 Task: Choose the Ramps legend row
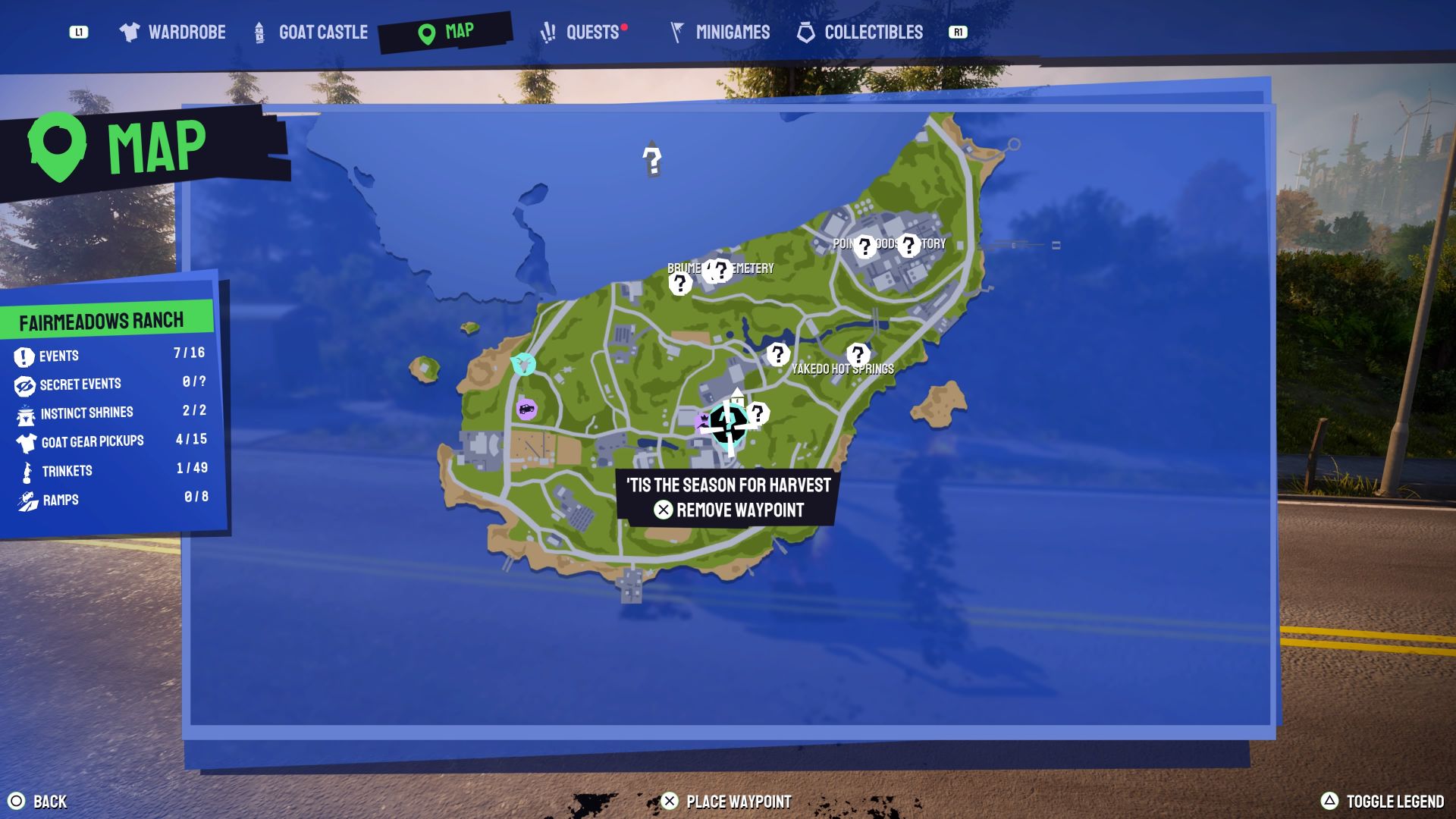coord(61,500)
